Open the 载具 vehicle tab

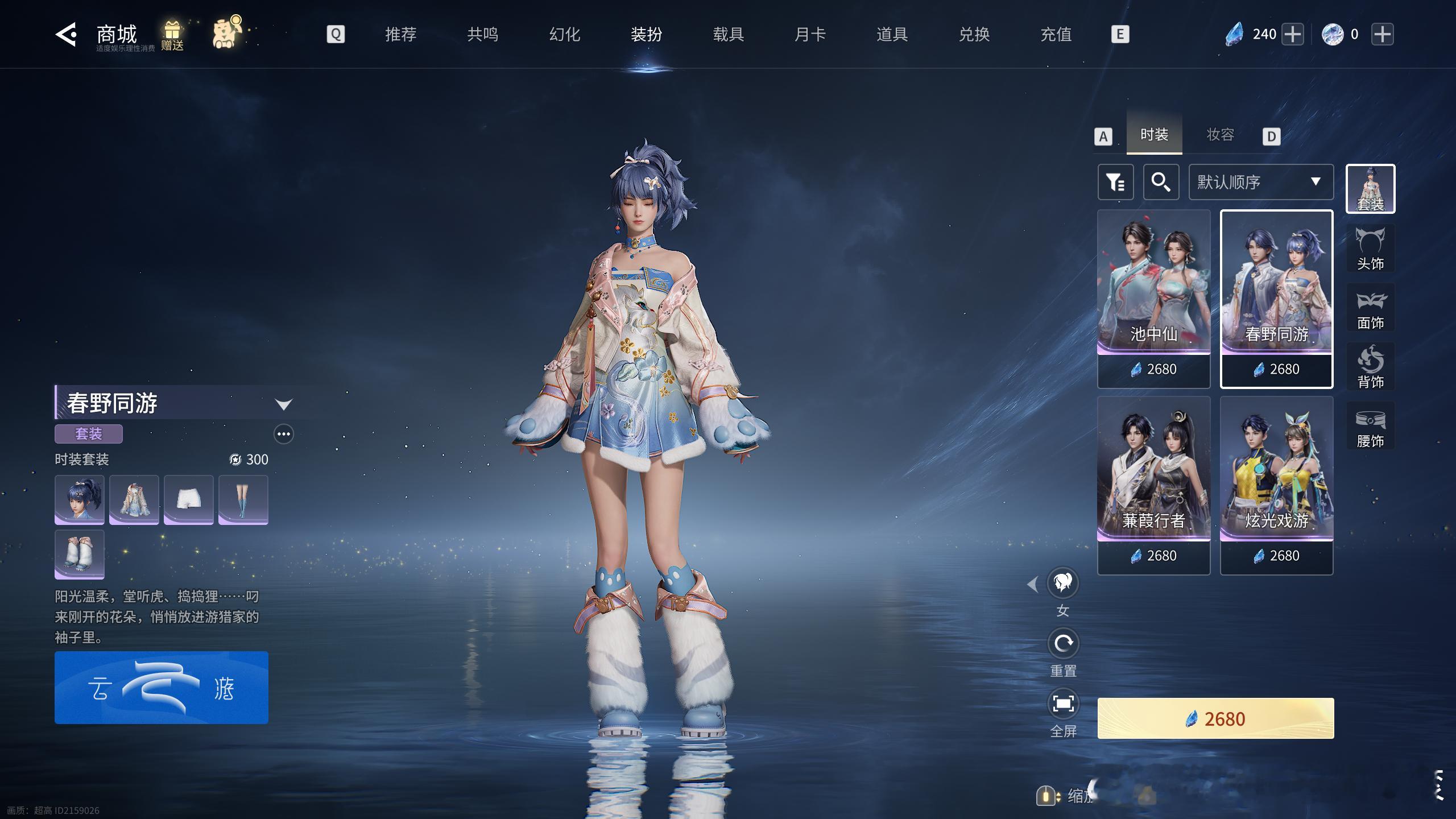point(728,35)
